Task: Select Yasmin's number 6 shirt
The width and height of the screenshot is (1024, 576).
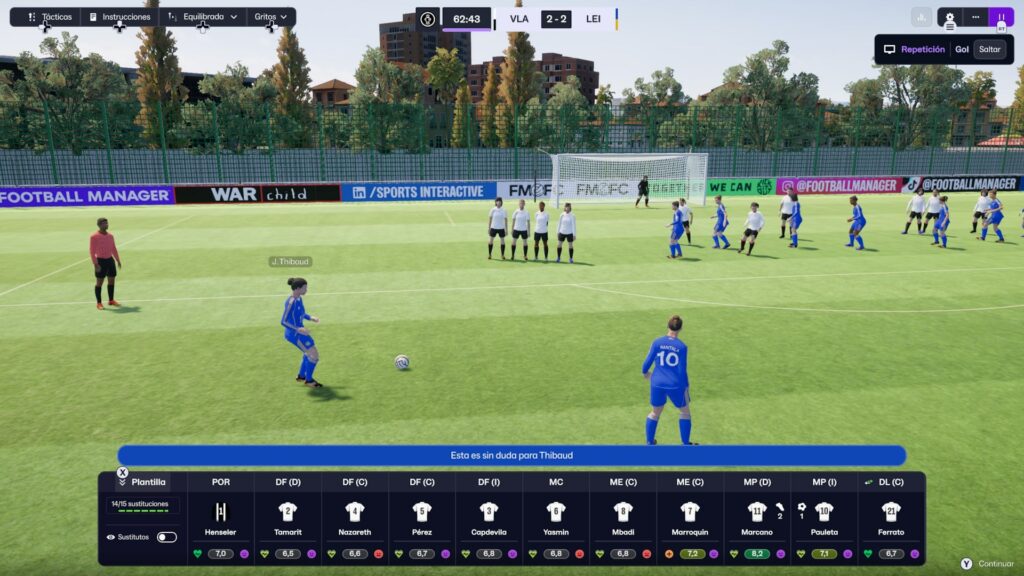Action: [556, 512]
